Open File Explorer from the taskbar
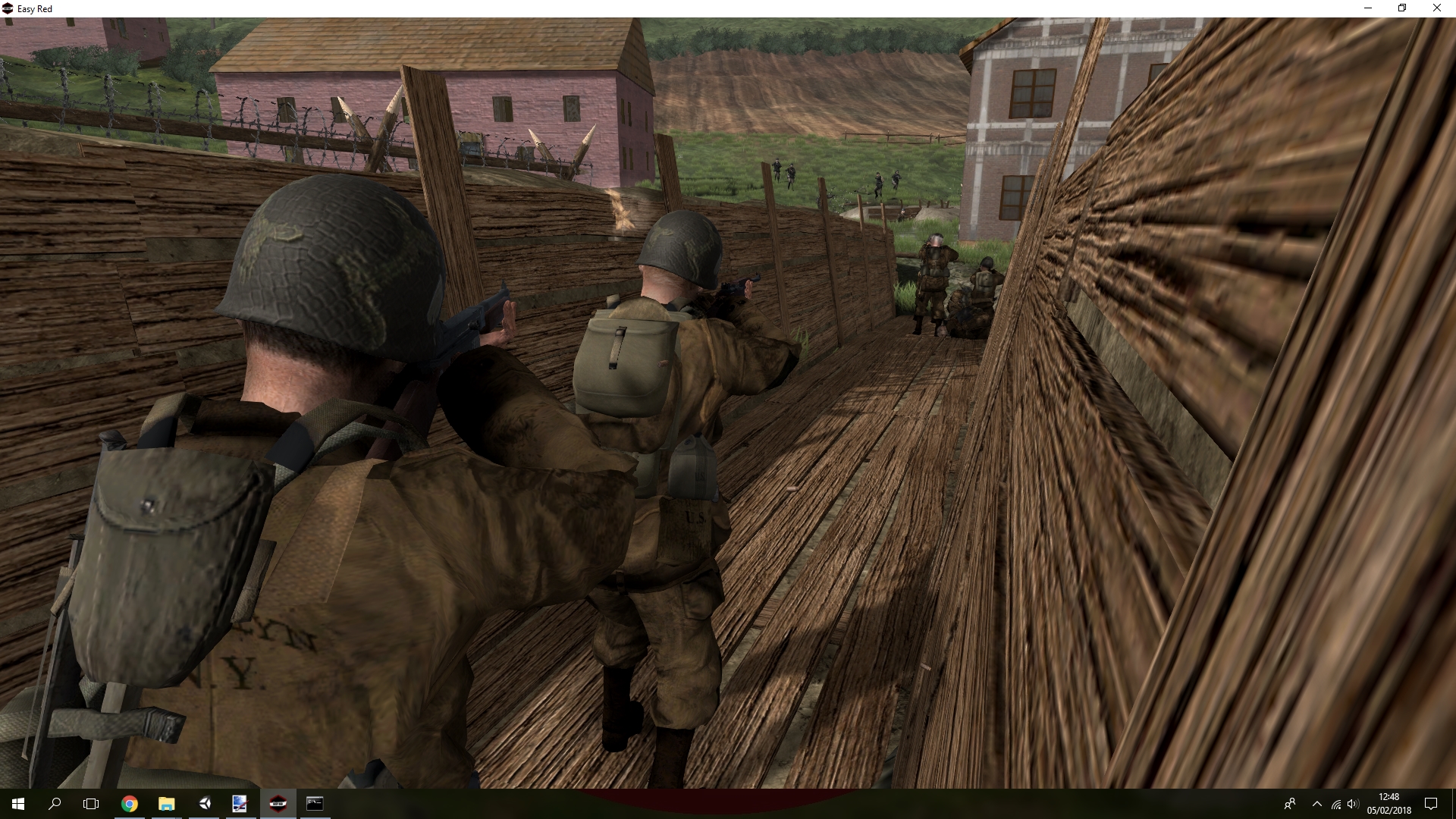Viewport: 1456px width, 819px height. tap(166, 804)
